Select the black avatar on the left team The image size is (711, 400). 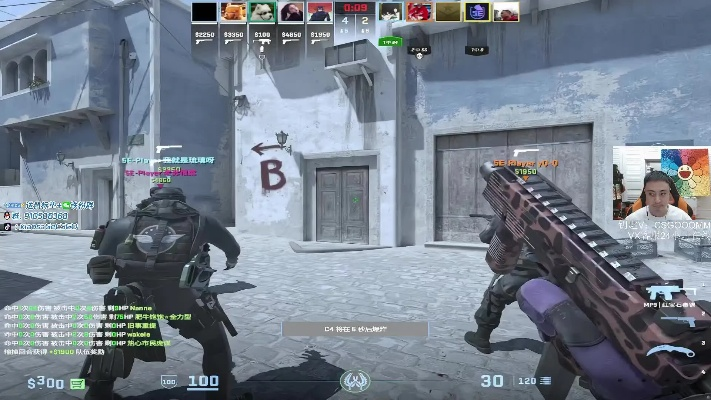click(x=204, y=12)
